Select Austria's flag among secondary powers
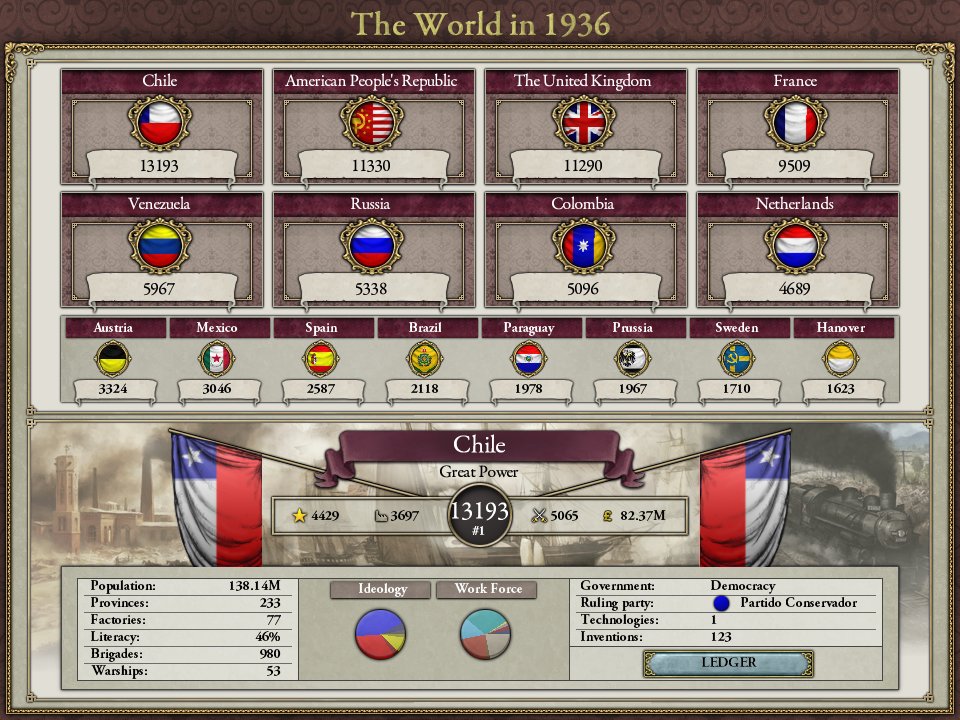 [112, 358]
